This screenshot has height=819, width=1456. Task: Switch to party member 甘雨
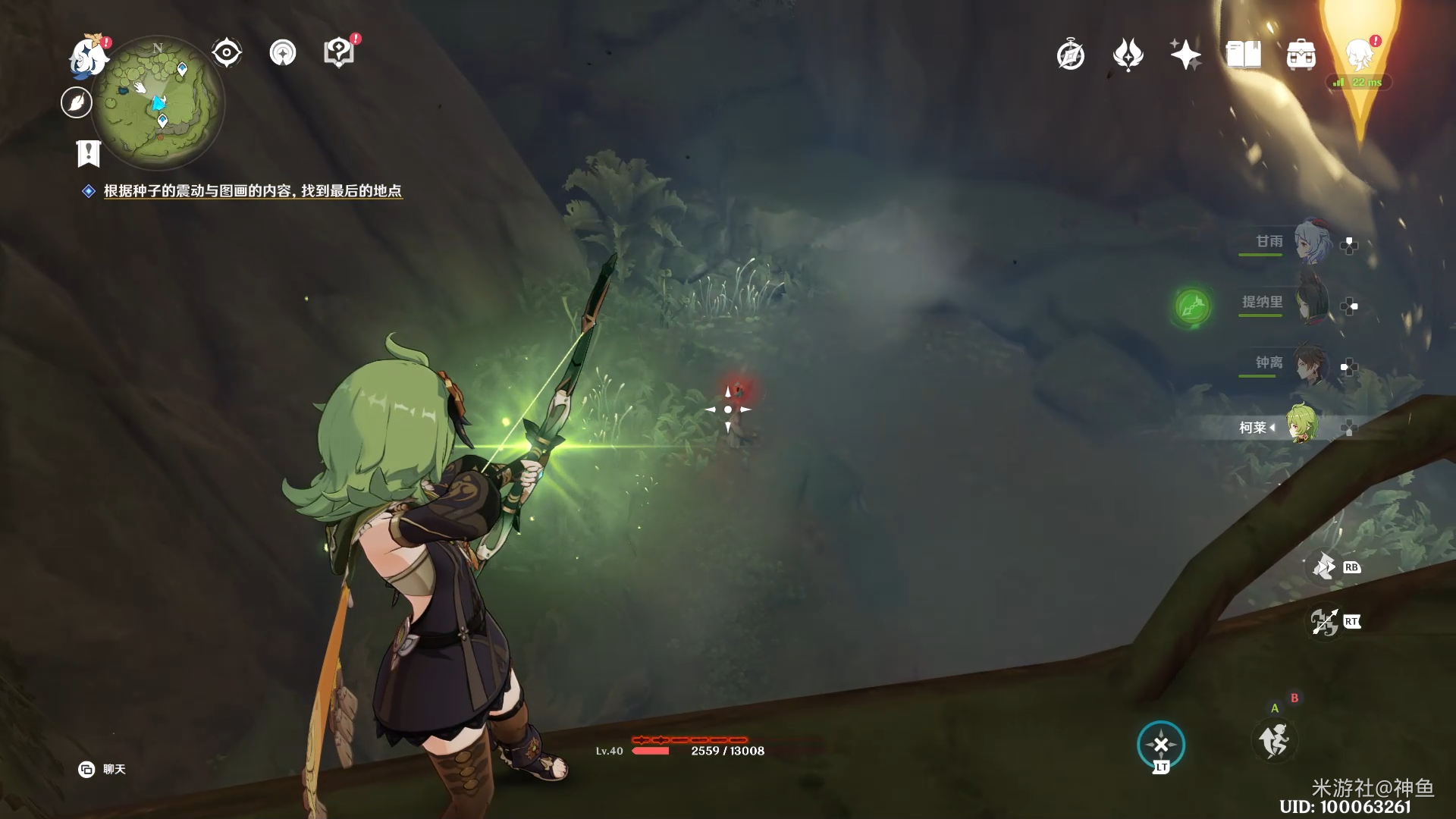(x=1310, y=243)
